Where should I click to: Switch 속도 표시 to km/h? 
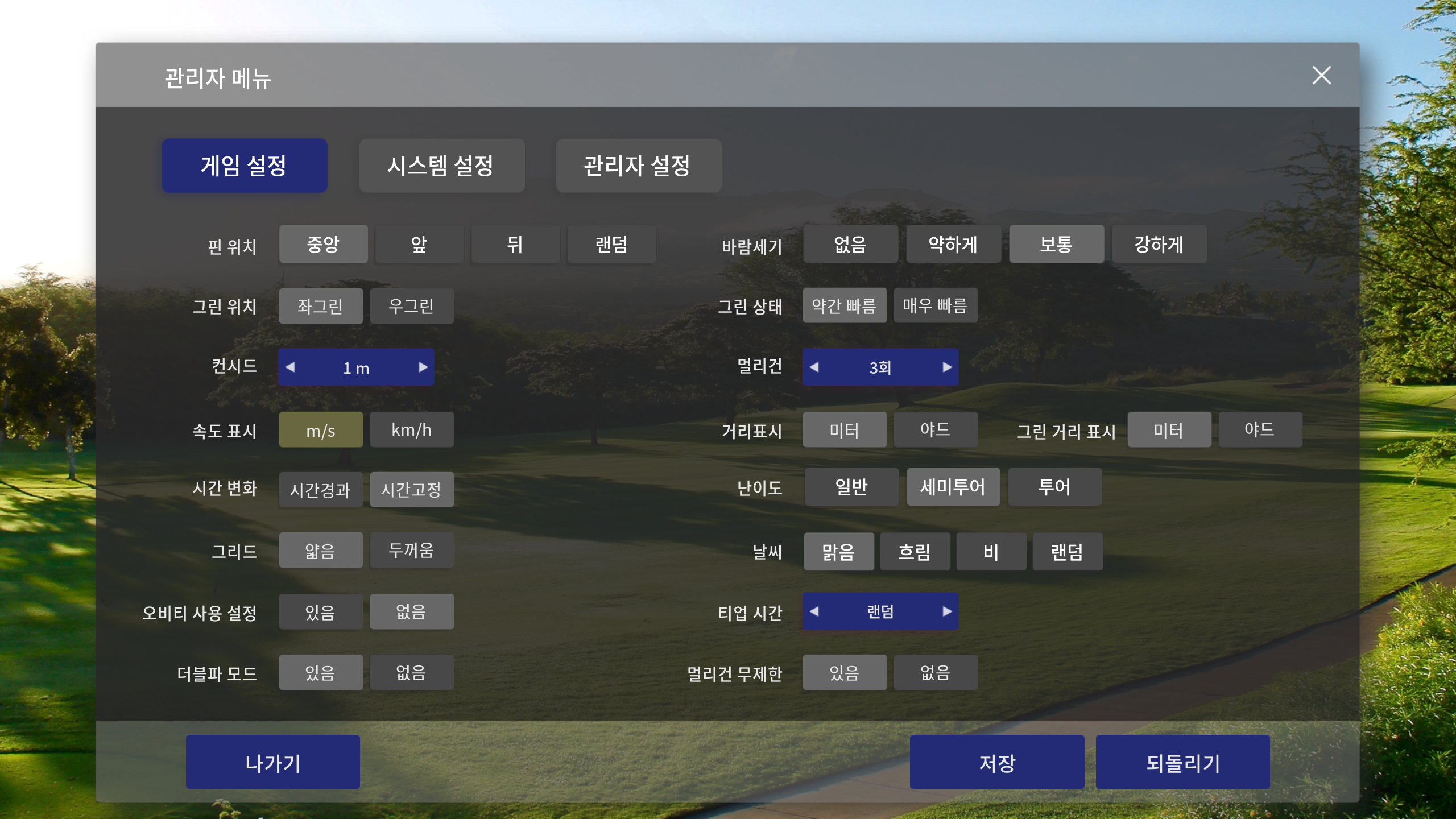pos(411,429)
